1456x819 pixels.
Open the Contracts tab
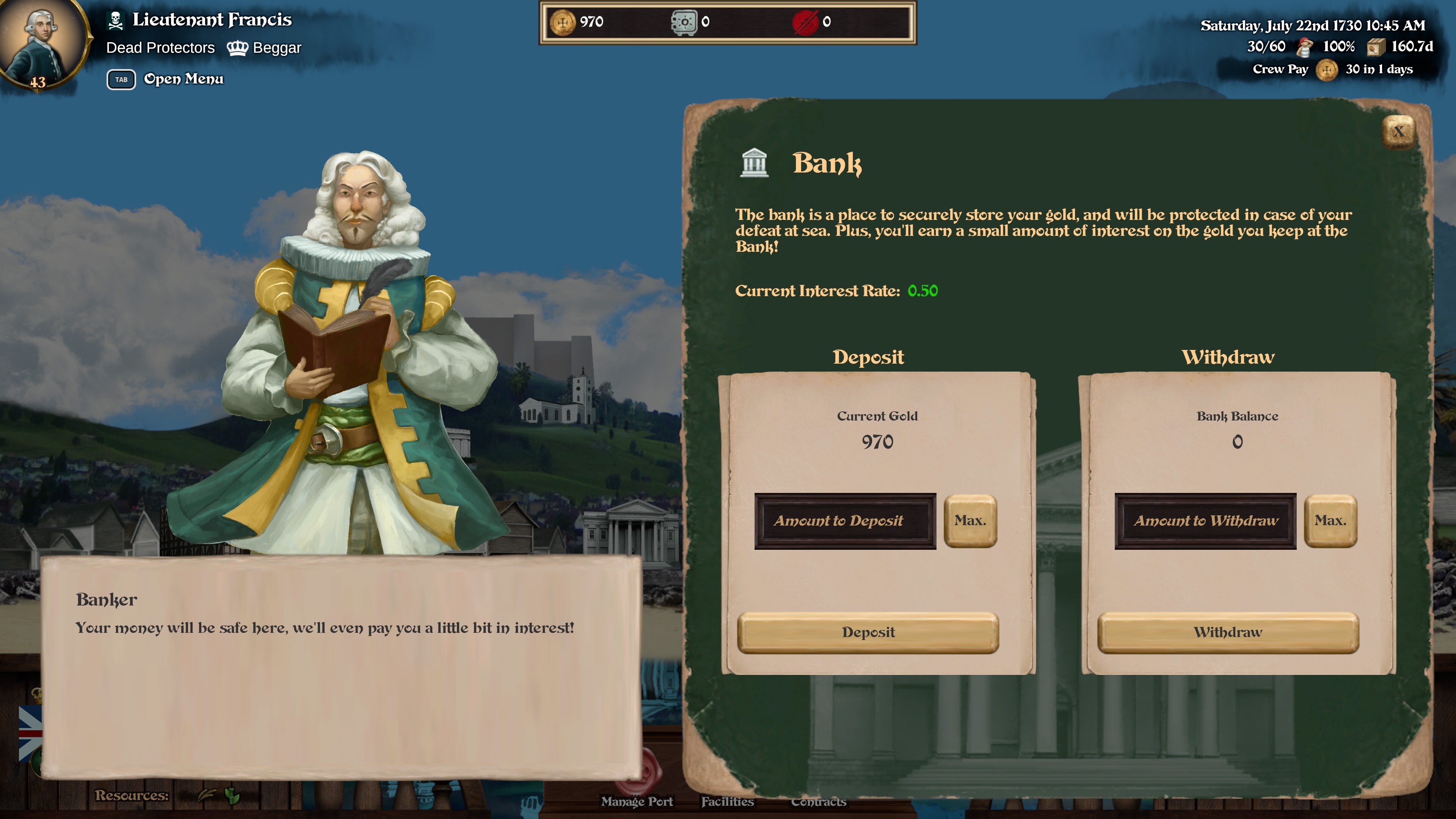pyautogui.click(x=819, y=802)
